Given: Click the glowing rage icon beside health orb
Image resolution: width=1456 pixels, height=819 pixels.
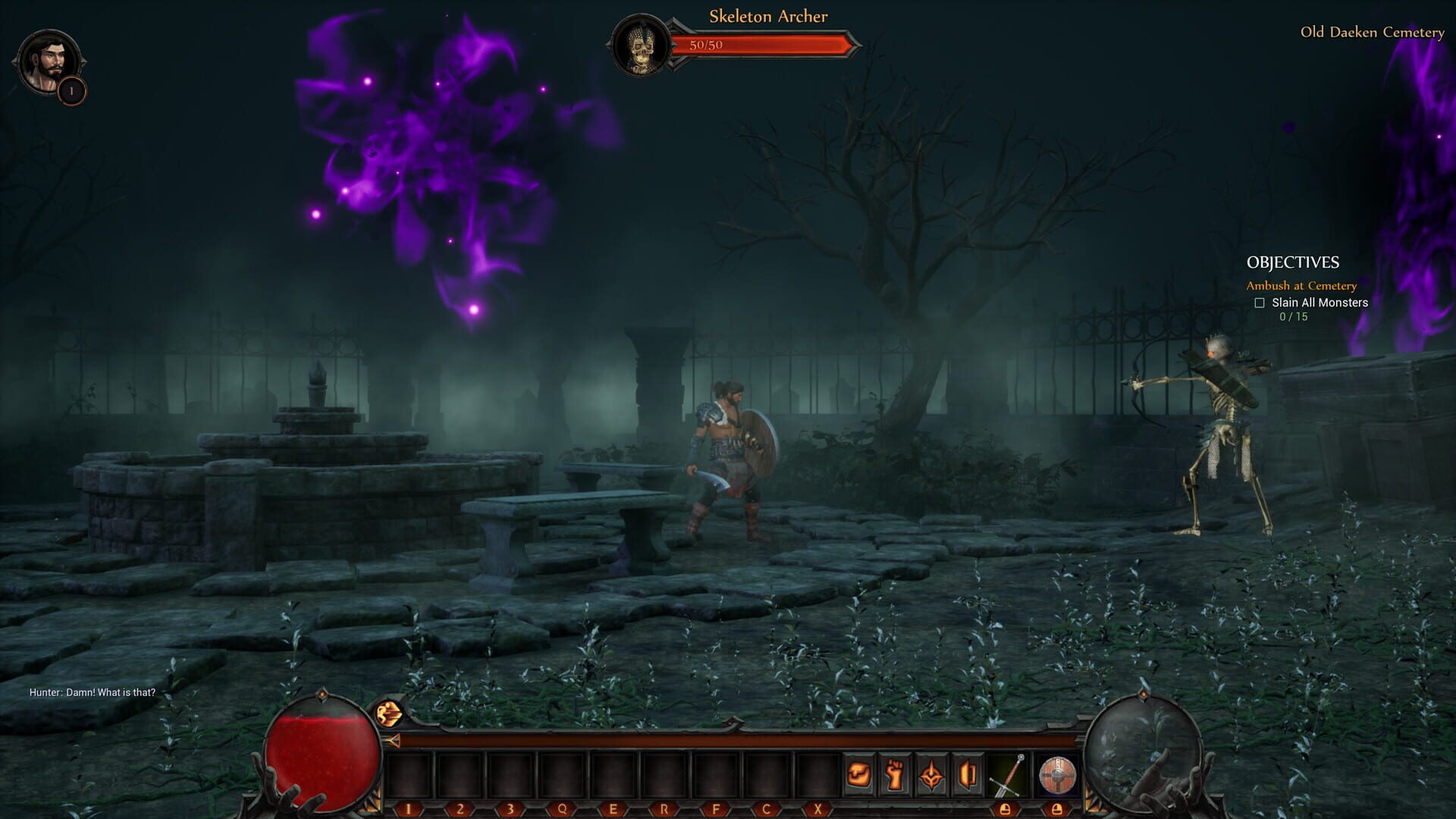Looking at the screenshot, I should (x=389, y=714).
